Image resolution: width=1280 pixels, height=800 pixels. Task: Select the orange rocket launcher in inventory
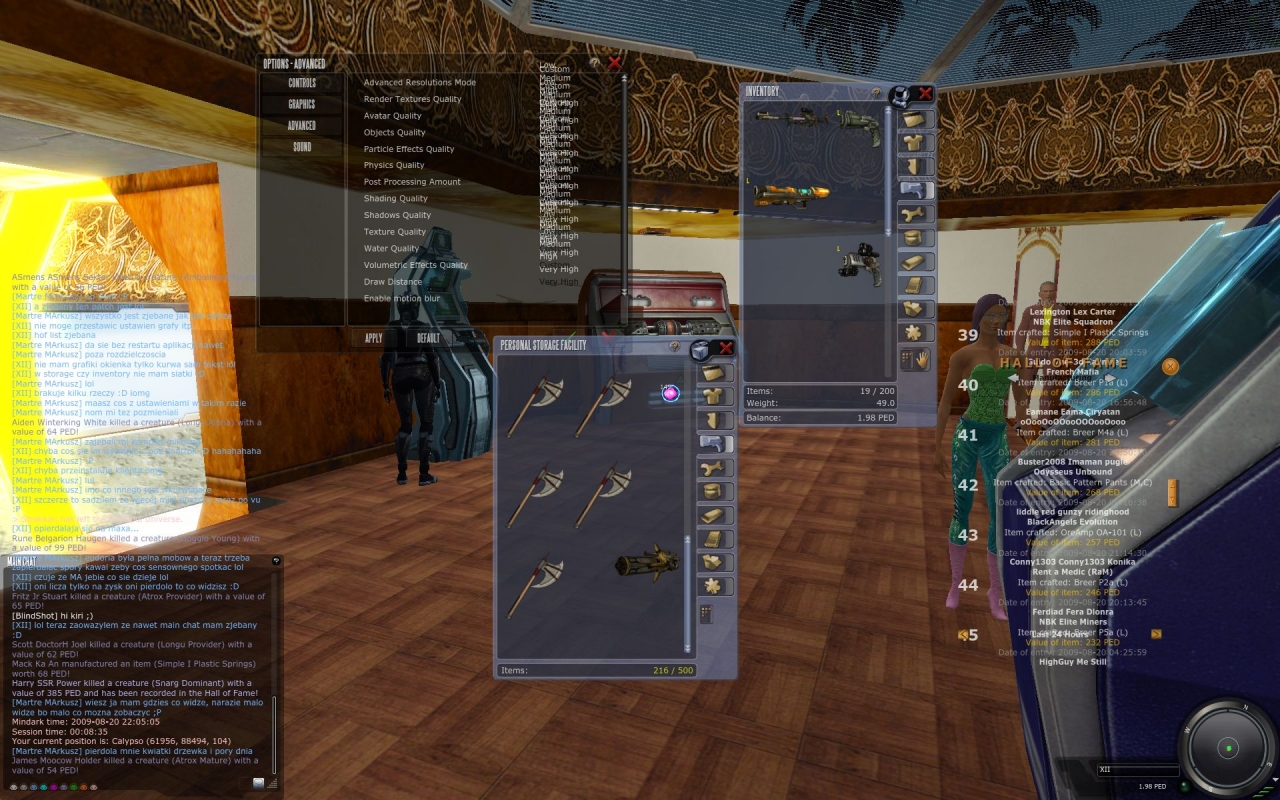pos(791,193)
